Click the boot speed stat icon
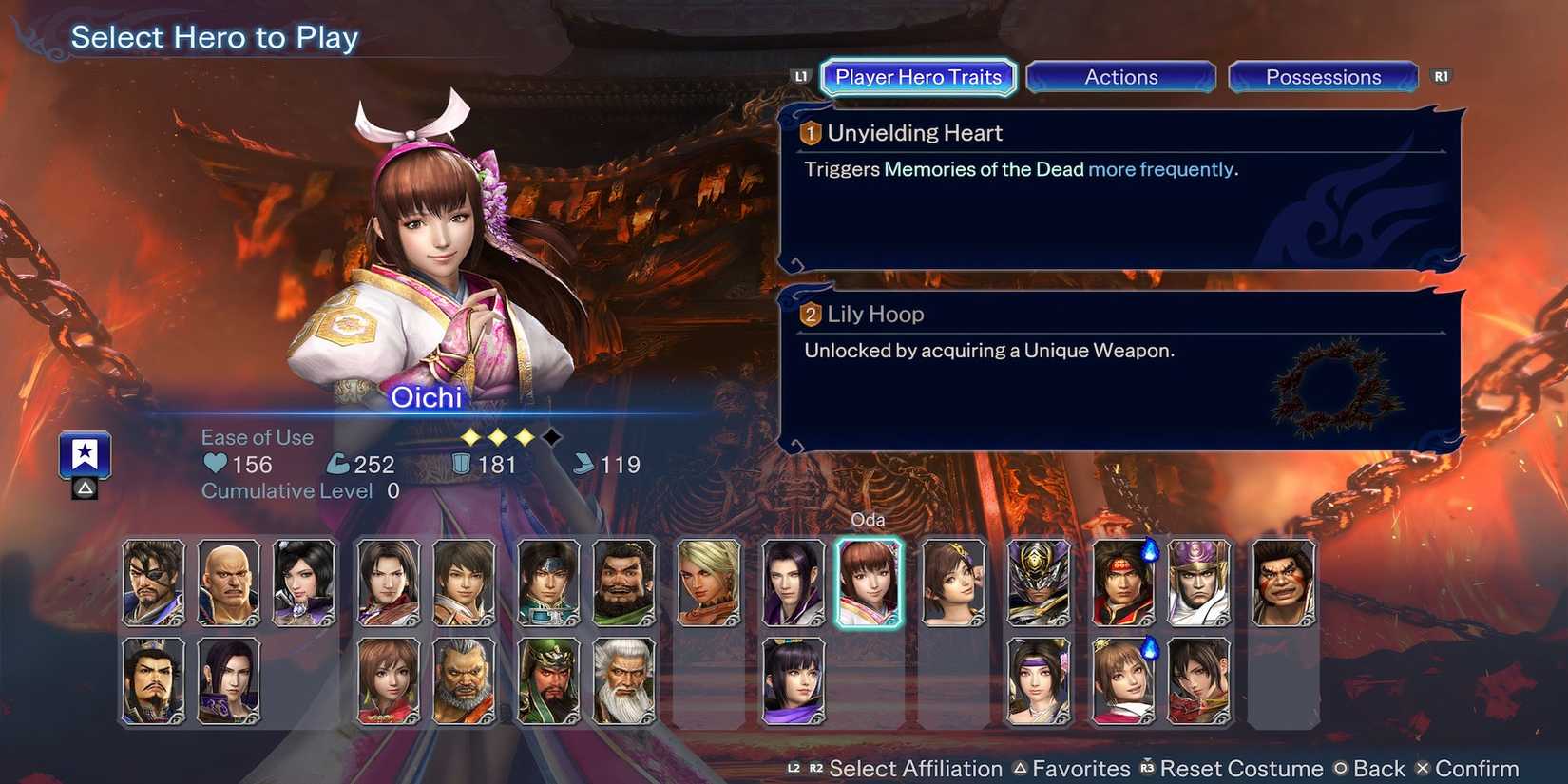 point(583,465)
